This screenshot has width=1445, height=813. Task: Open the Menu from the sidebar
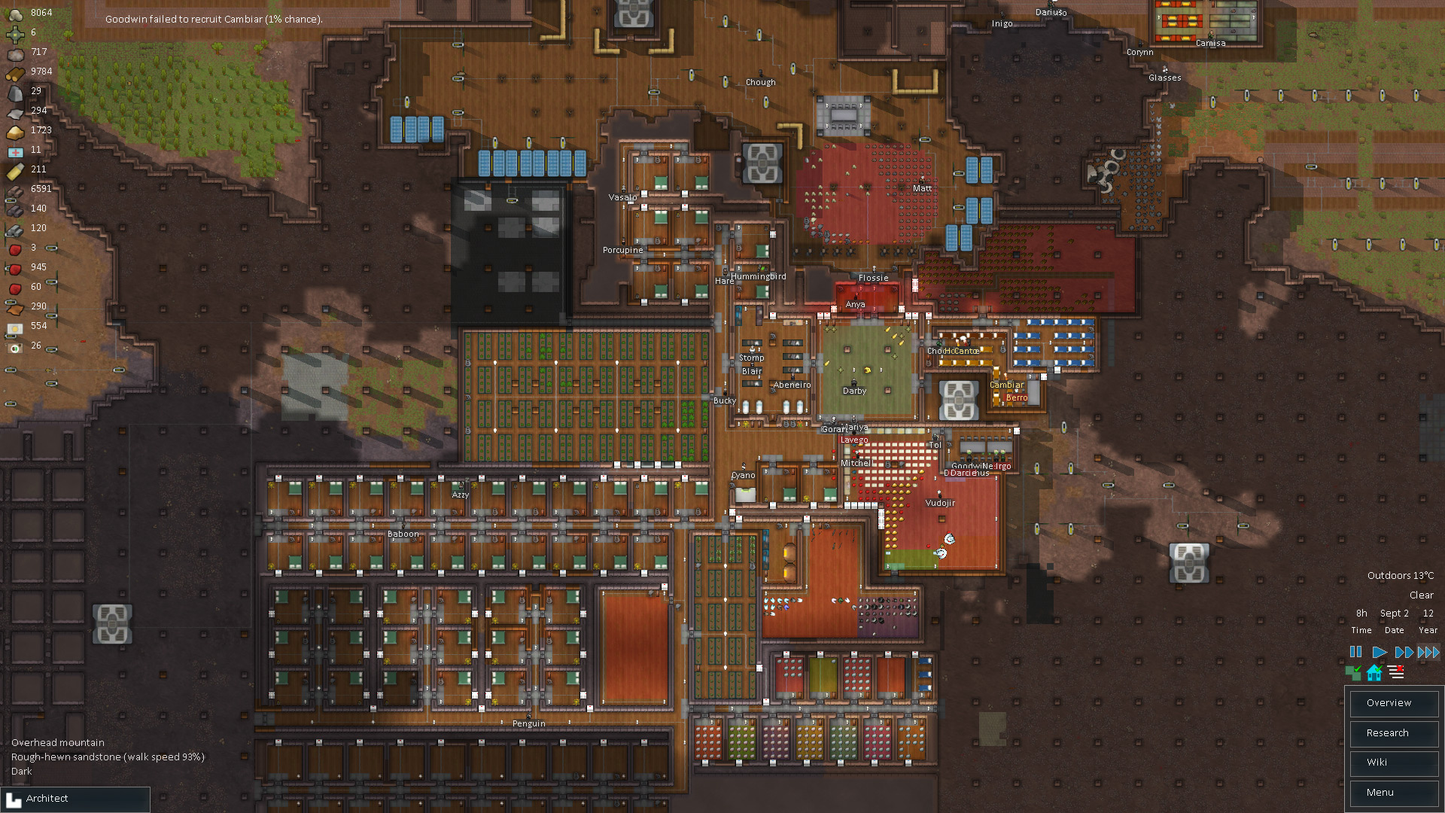1392,792
